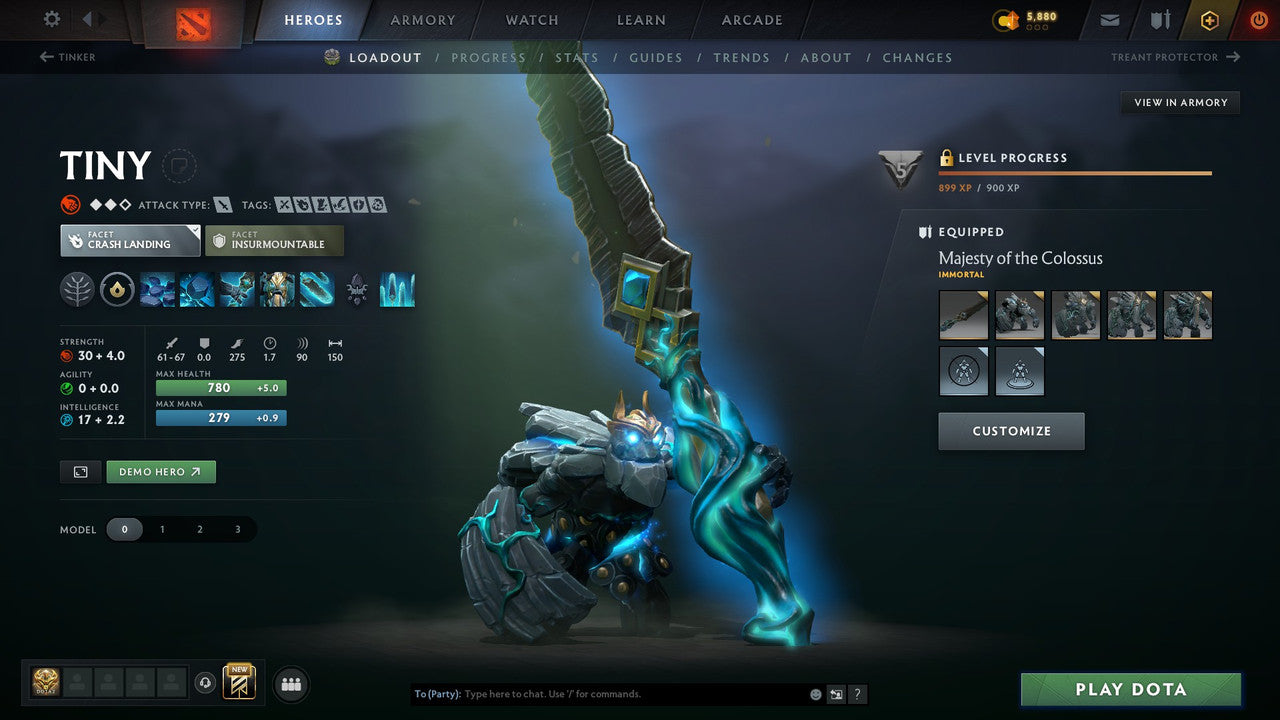
Task: Click Tiny's Grow ability icon
Action: point(274,289)
